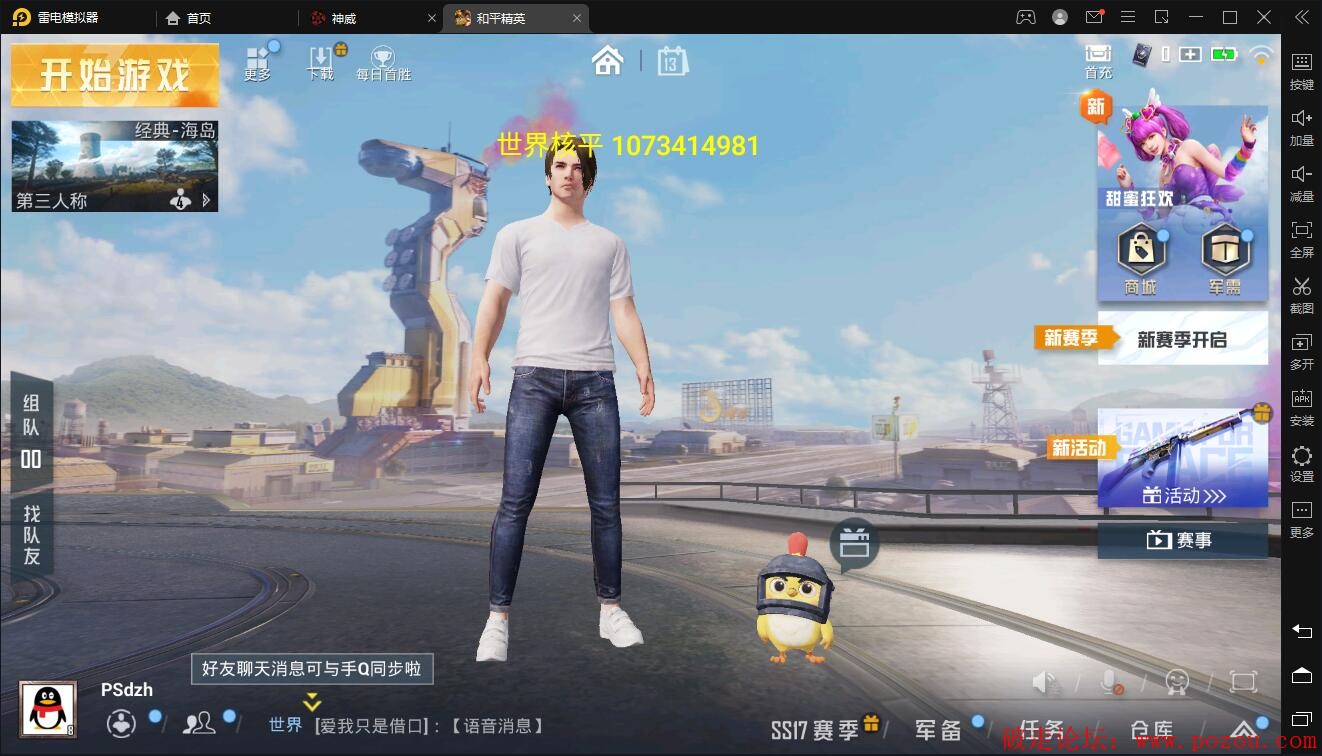1322x756 pixels.
Task: Click 找队友 to find teammates
Action: pyautogui.click(x=32, y=535)
